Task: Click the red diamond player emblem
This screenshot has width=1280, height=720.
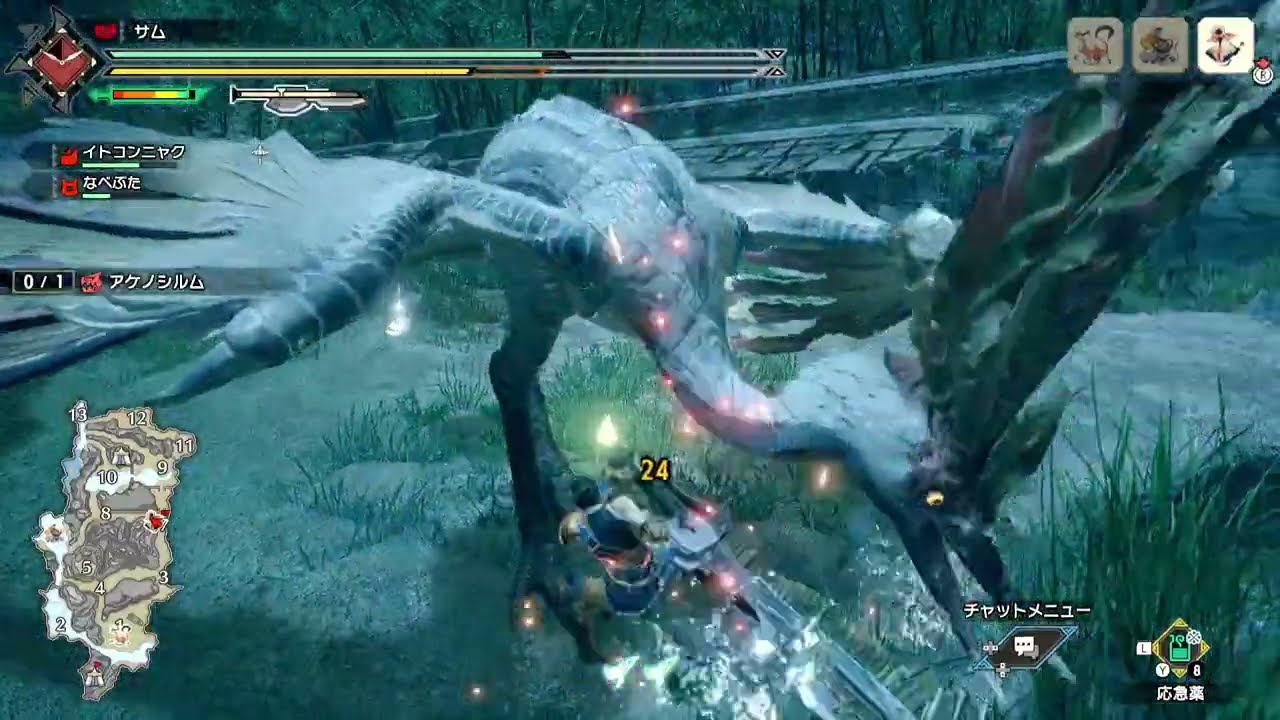Action: point(56,59)
